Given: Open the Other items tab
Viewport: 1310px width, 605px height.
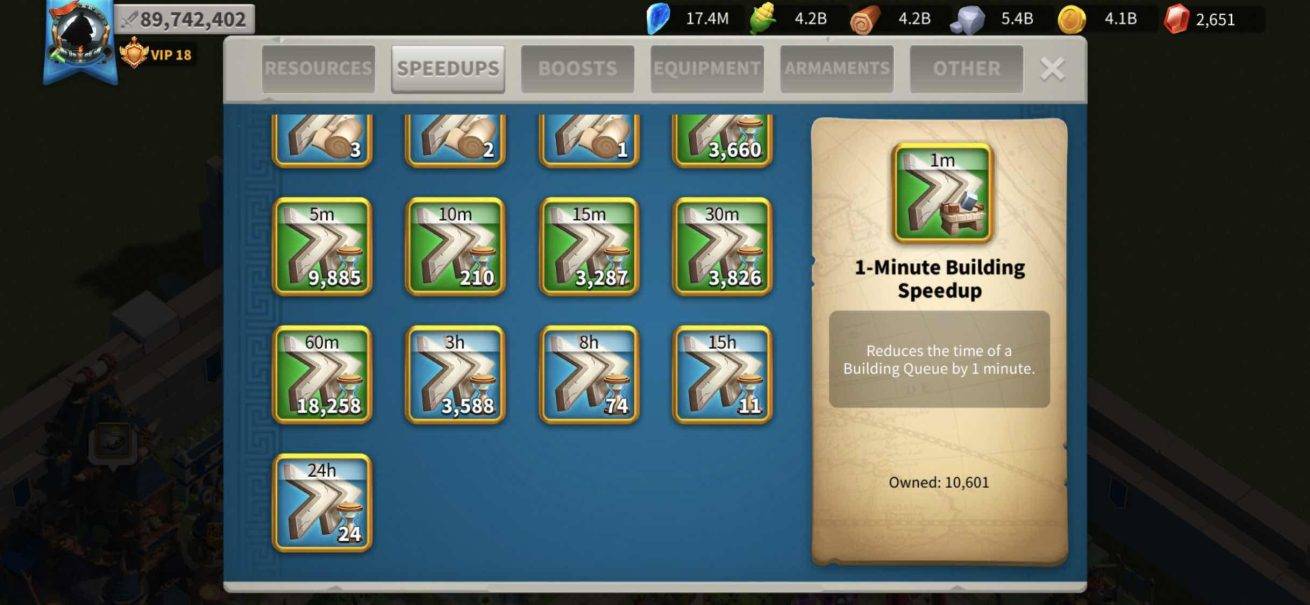Looking at the screenshot, I should click(x=966, y=69).
